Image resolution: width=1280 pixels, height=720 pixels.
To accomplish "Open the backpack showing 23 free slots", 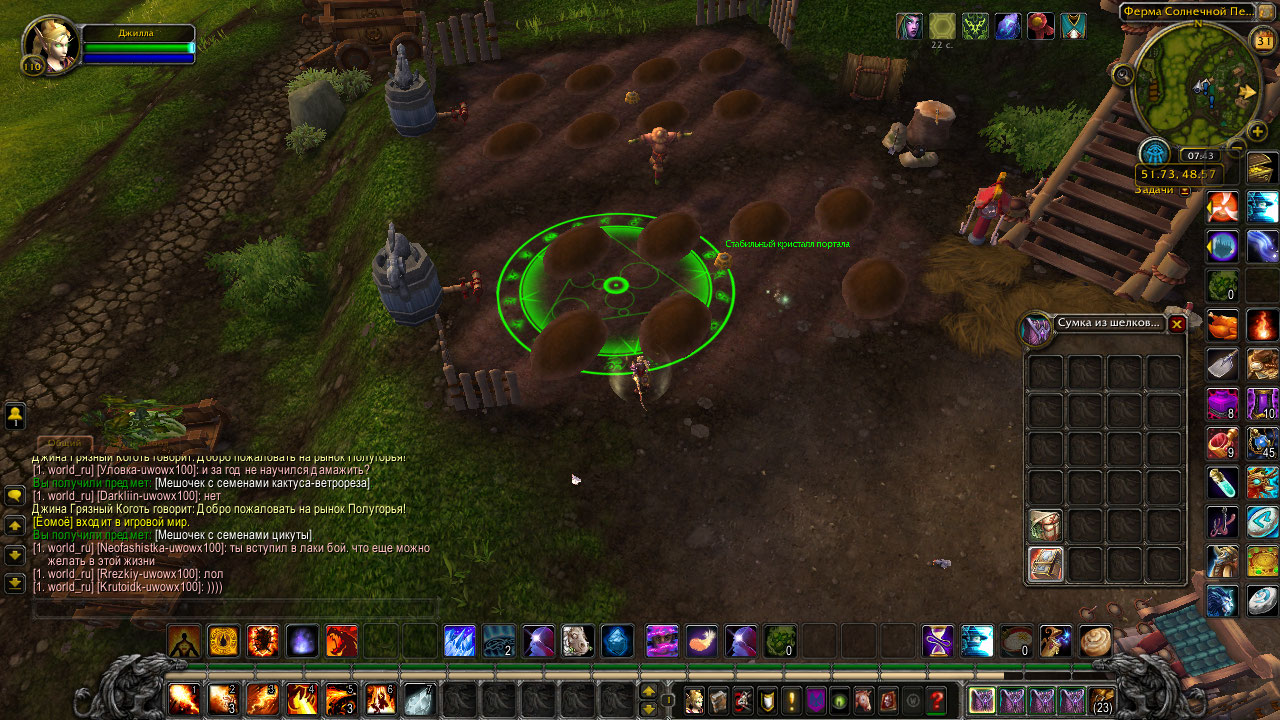I will pos(1101,700).
